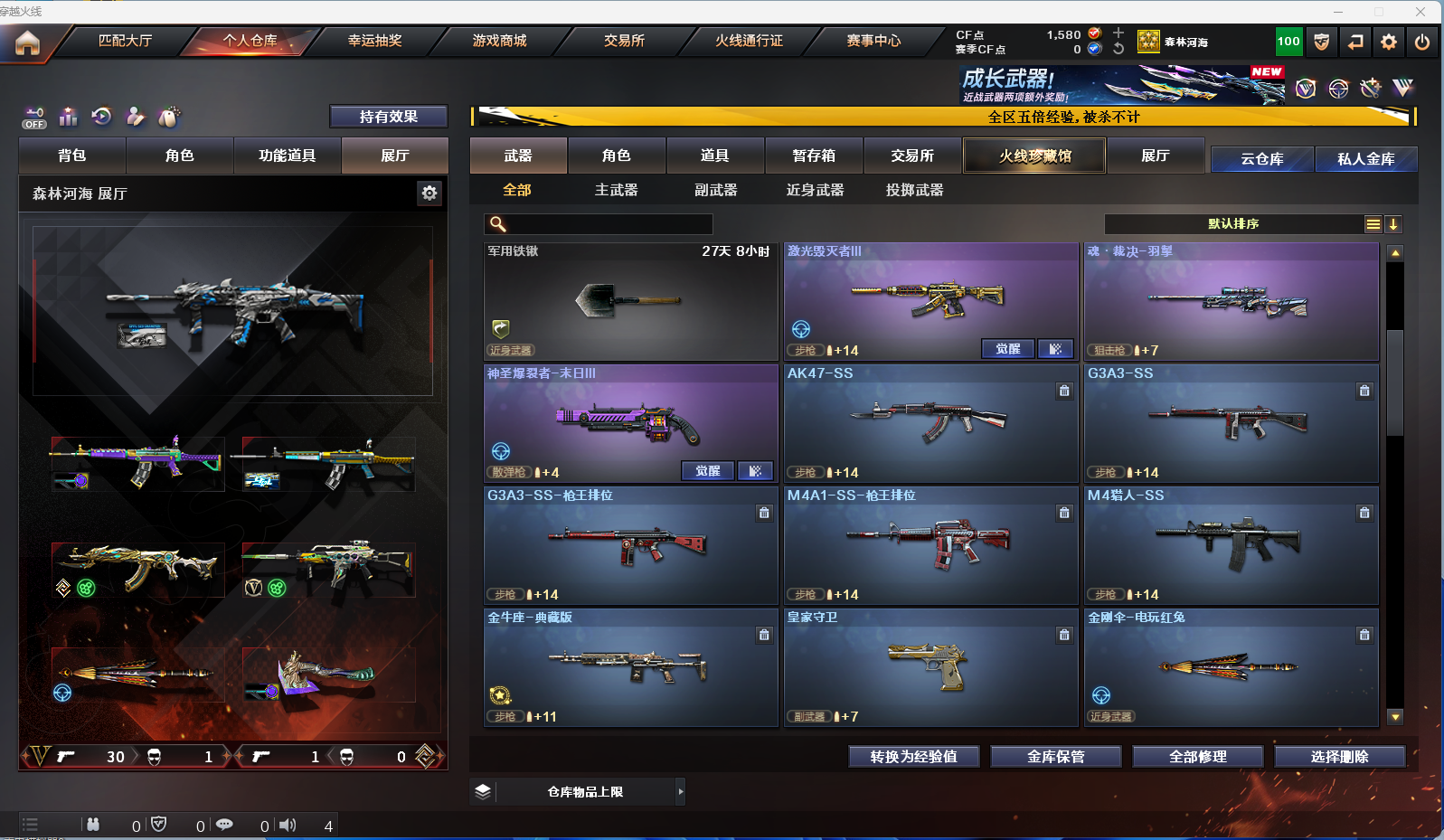Select the 暂存箱 tab

[x=814, y=156]
